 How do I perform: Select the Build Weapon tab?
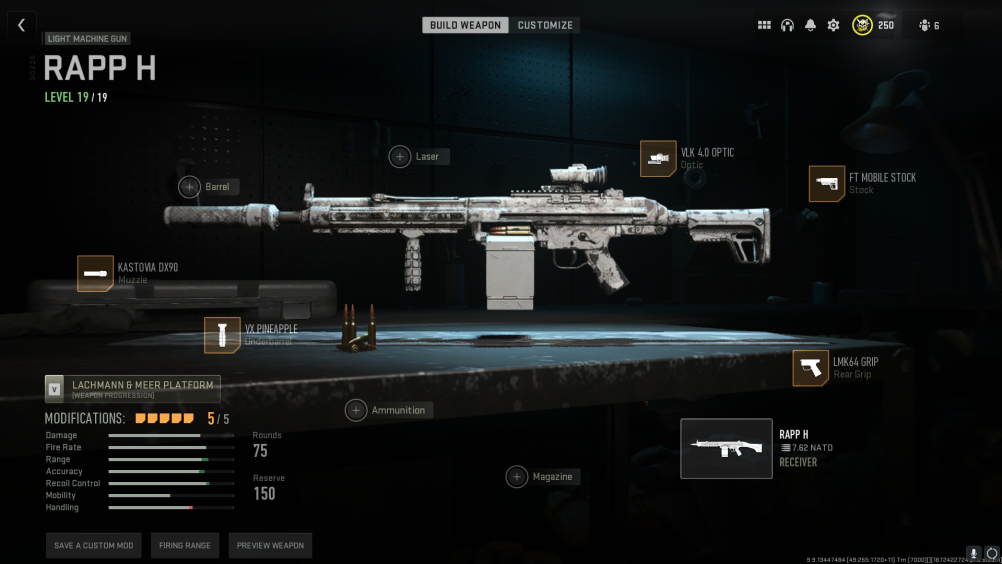pos(465,25)
